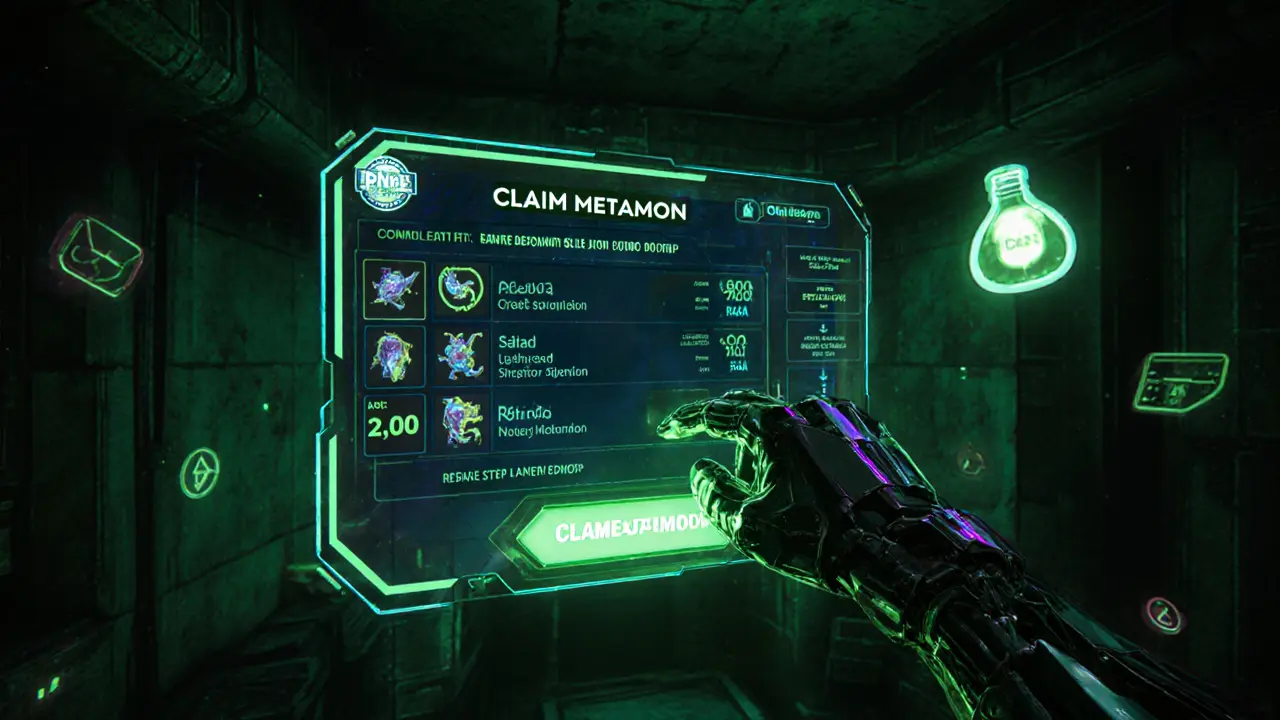Pick the yellow-outlined creature thumbnail
1280x720 pixels.
click(x=394, y=290)
